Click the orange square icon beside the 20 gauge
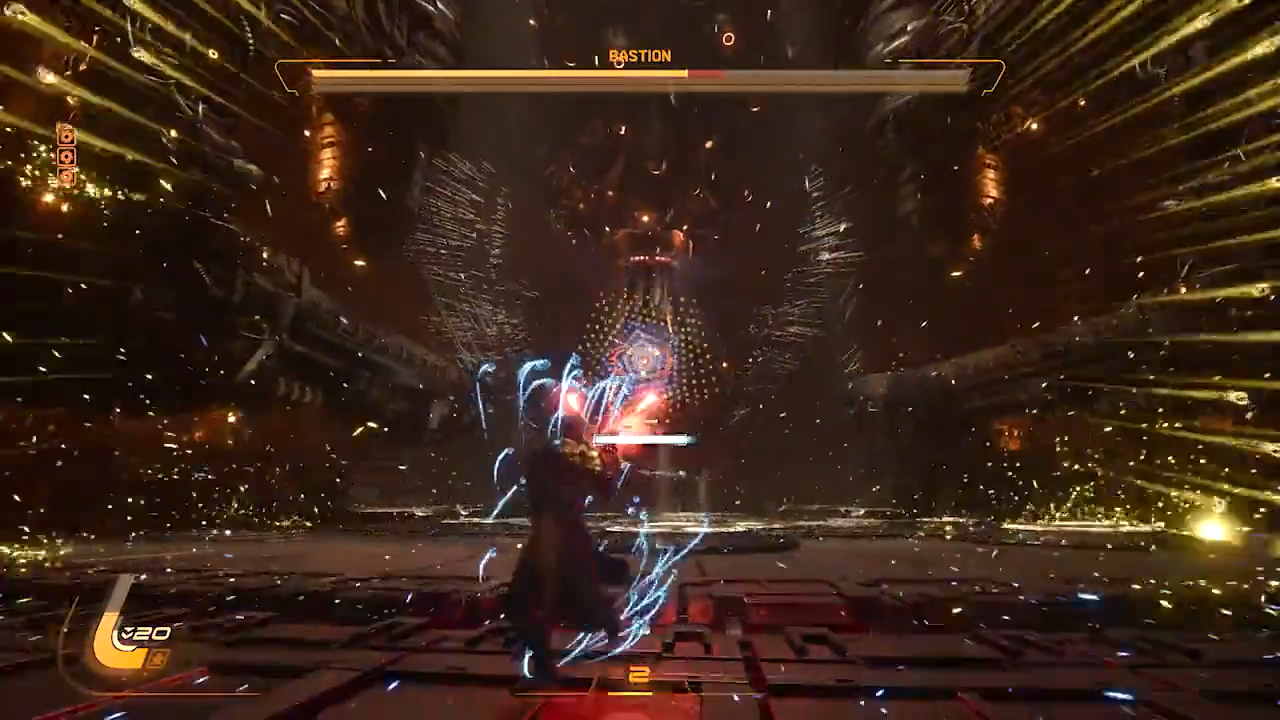1280x720 pixels. 158,657
